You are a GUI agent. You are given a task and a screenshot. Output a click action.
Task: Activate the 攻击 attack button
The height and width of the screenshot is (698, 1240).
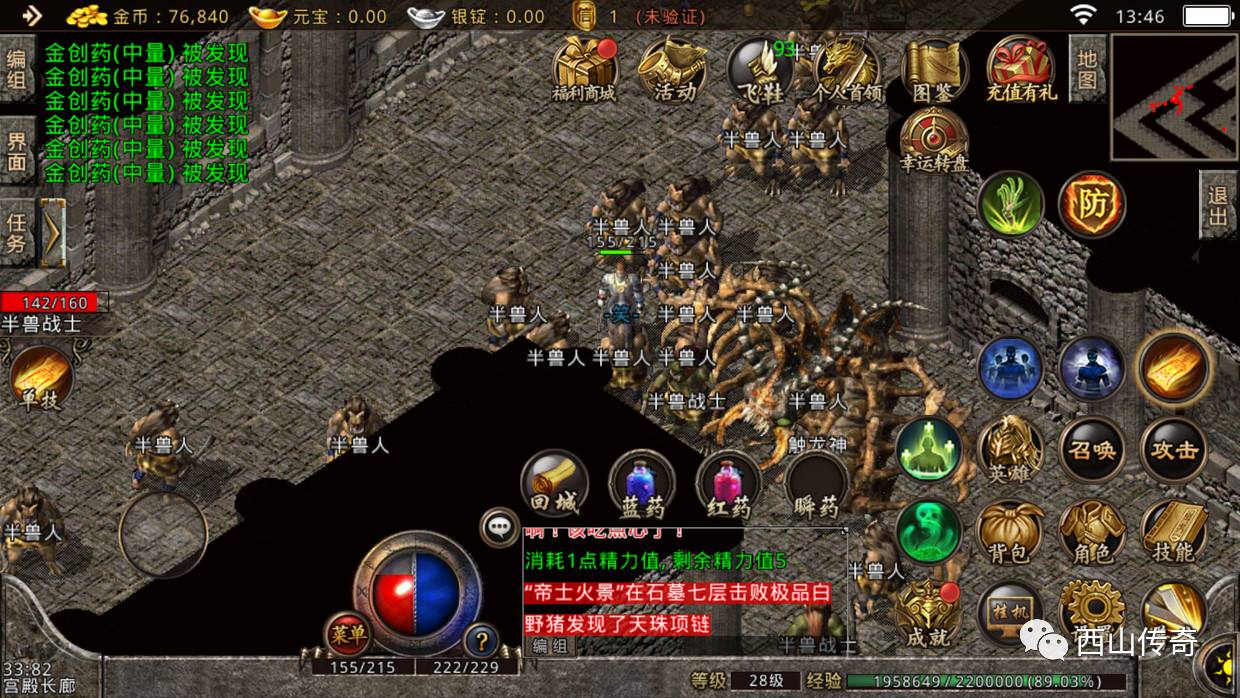[x=1174, y=450]
